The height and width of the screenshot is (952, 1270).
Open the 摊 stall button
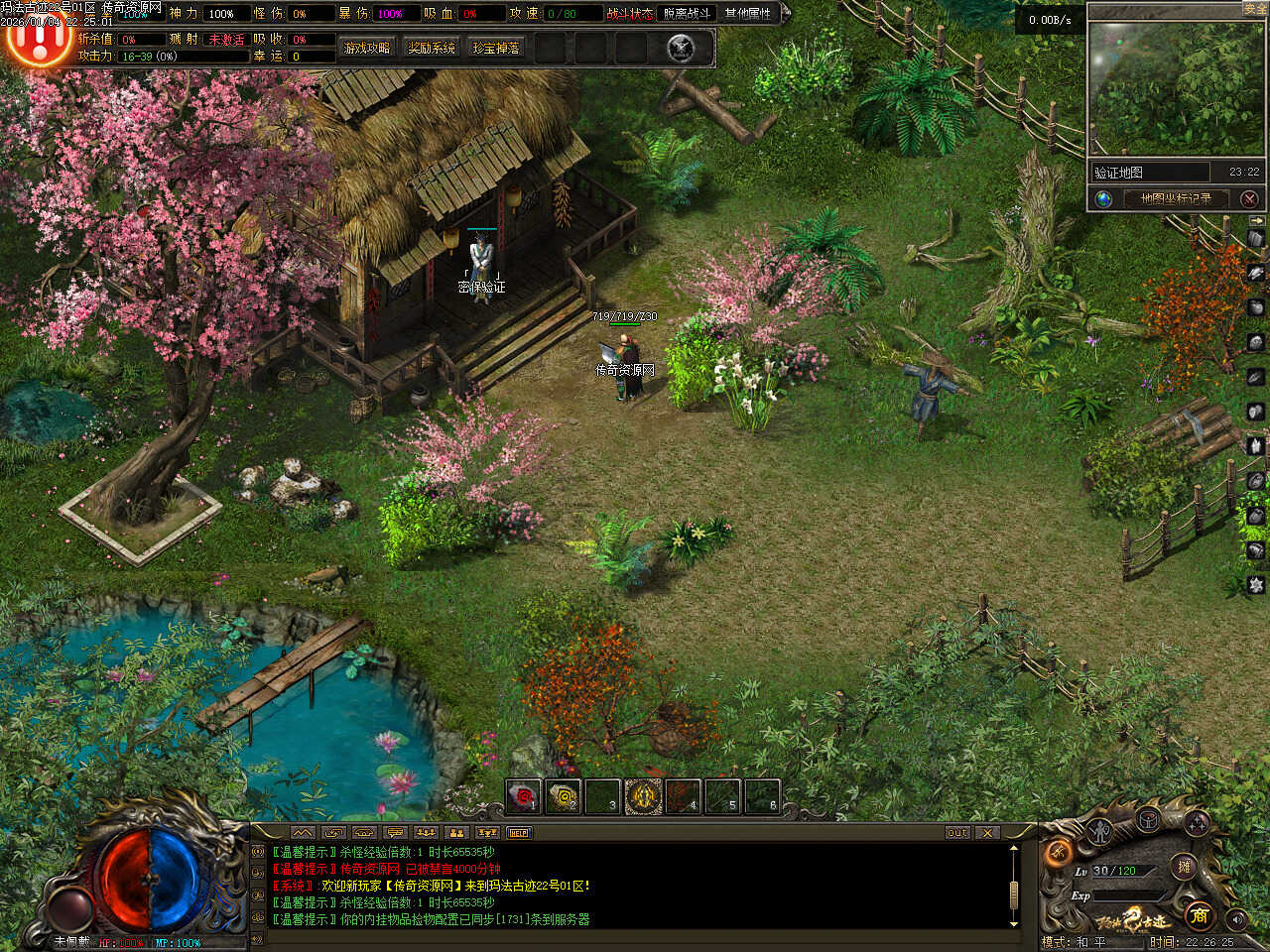click(x=1183, y=866)
